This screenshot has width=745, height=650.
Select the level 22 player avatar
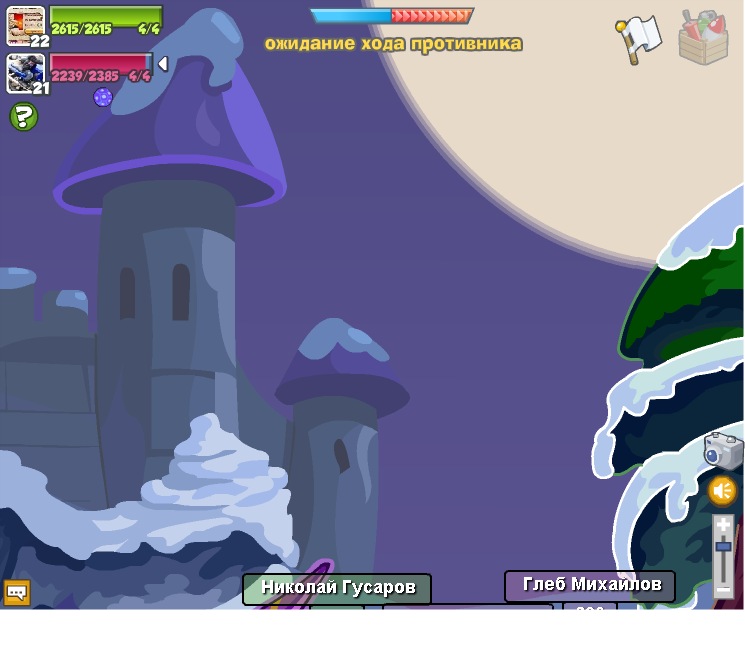(x=25, y=24)
